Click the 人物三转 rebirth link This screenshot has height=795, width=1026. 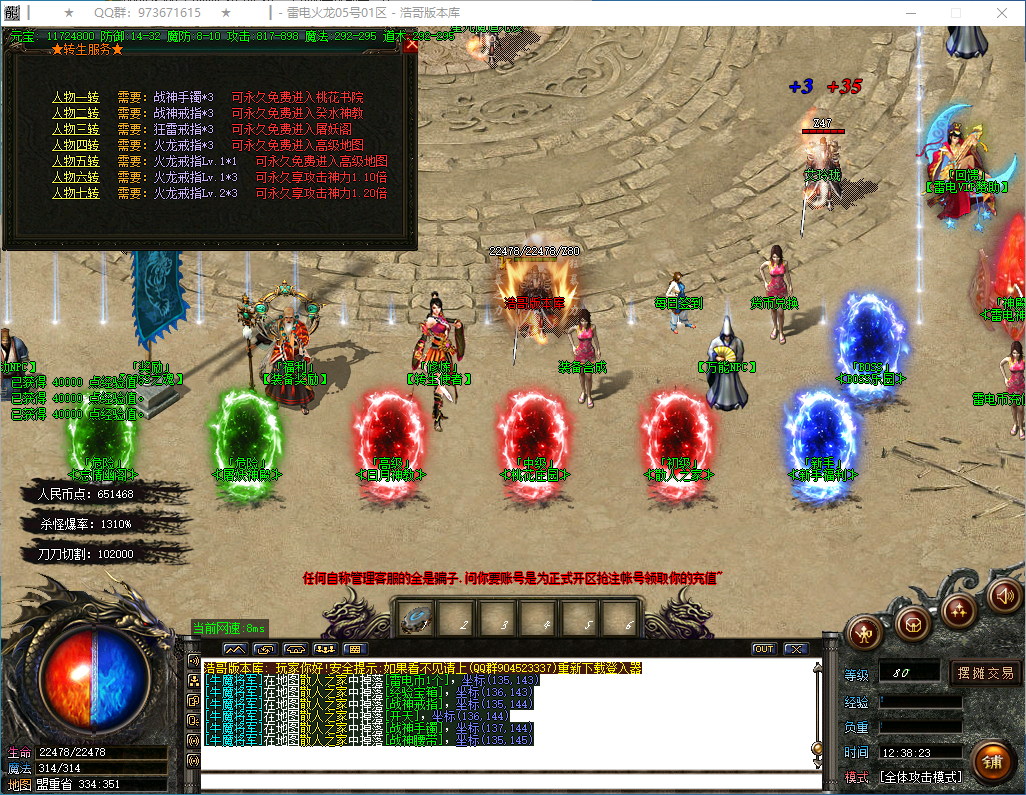[76, 129]
